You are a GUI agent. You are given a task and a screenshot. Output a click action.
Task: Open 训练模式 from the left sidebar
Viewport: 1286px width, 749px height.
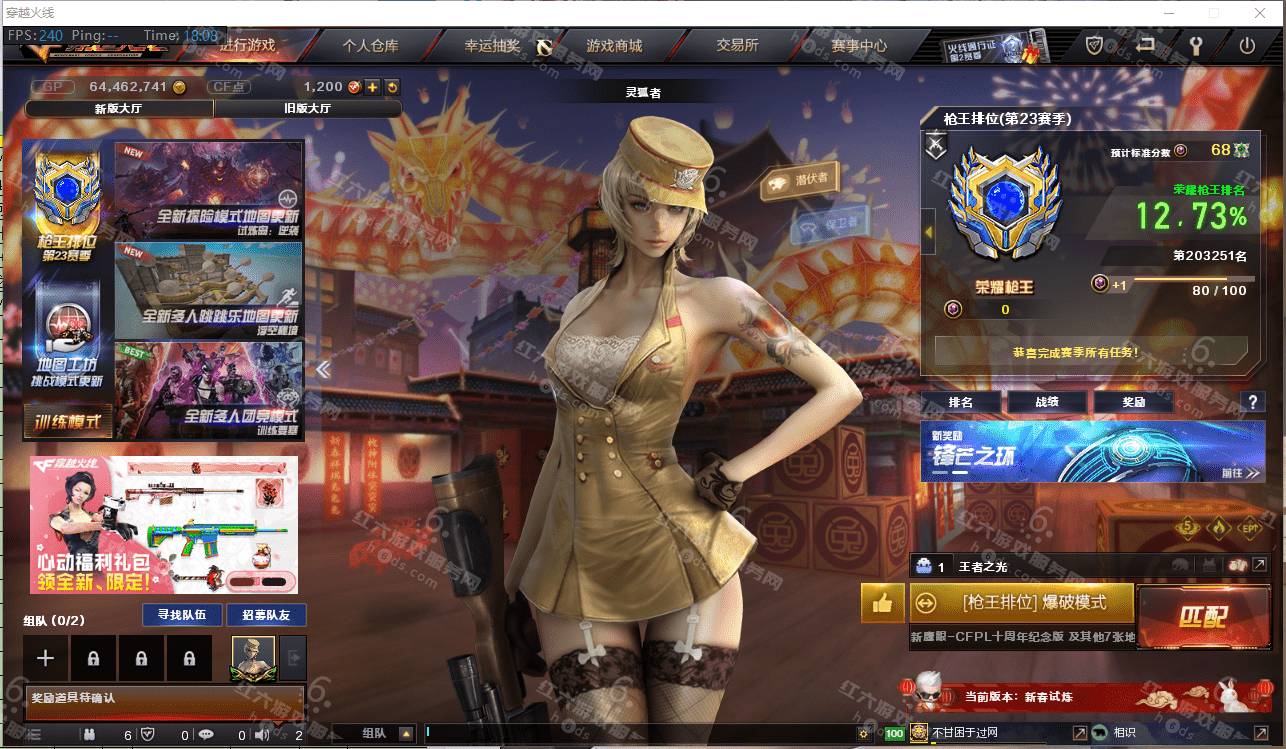pos(64,419)
